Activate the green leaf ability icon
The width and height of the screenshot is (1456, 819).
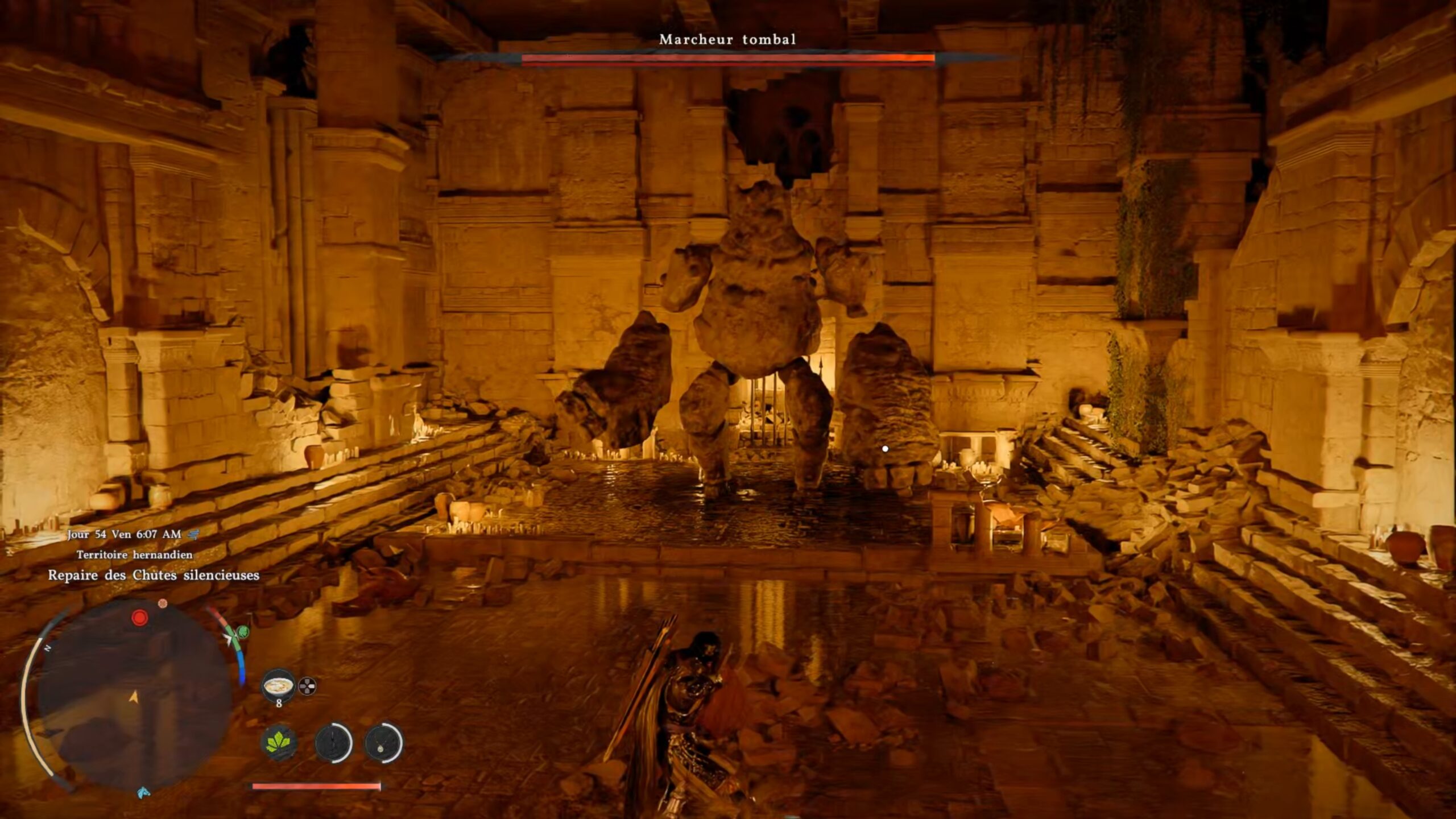(279, 743)
